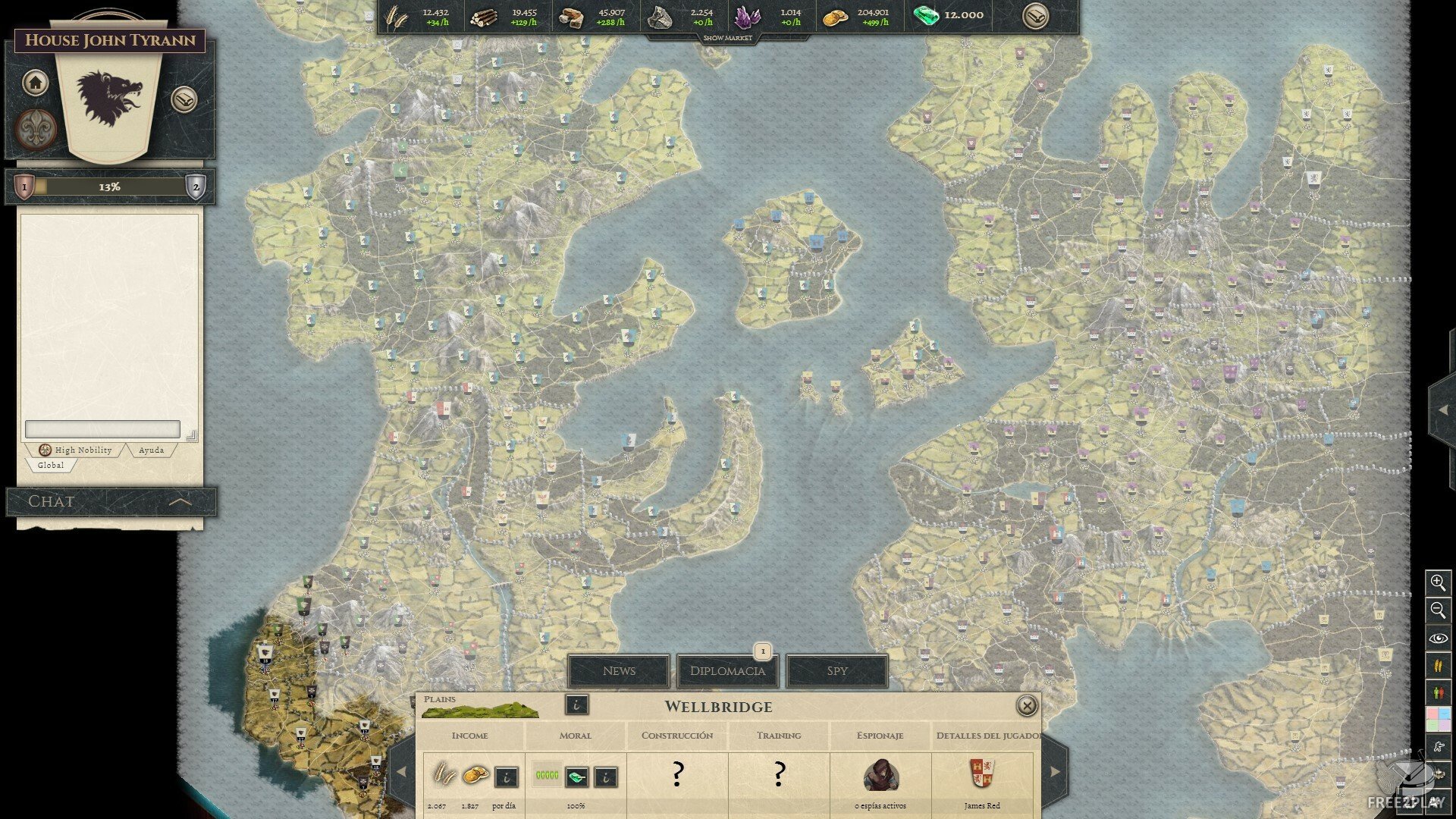Close the Wellbridge province panel
This screenshot has height=819, width=1456.
pos(1026,706)
